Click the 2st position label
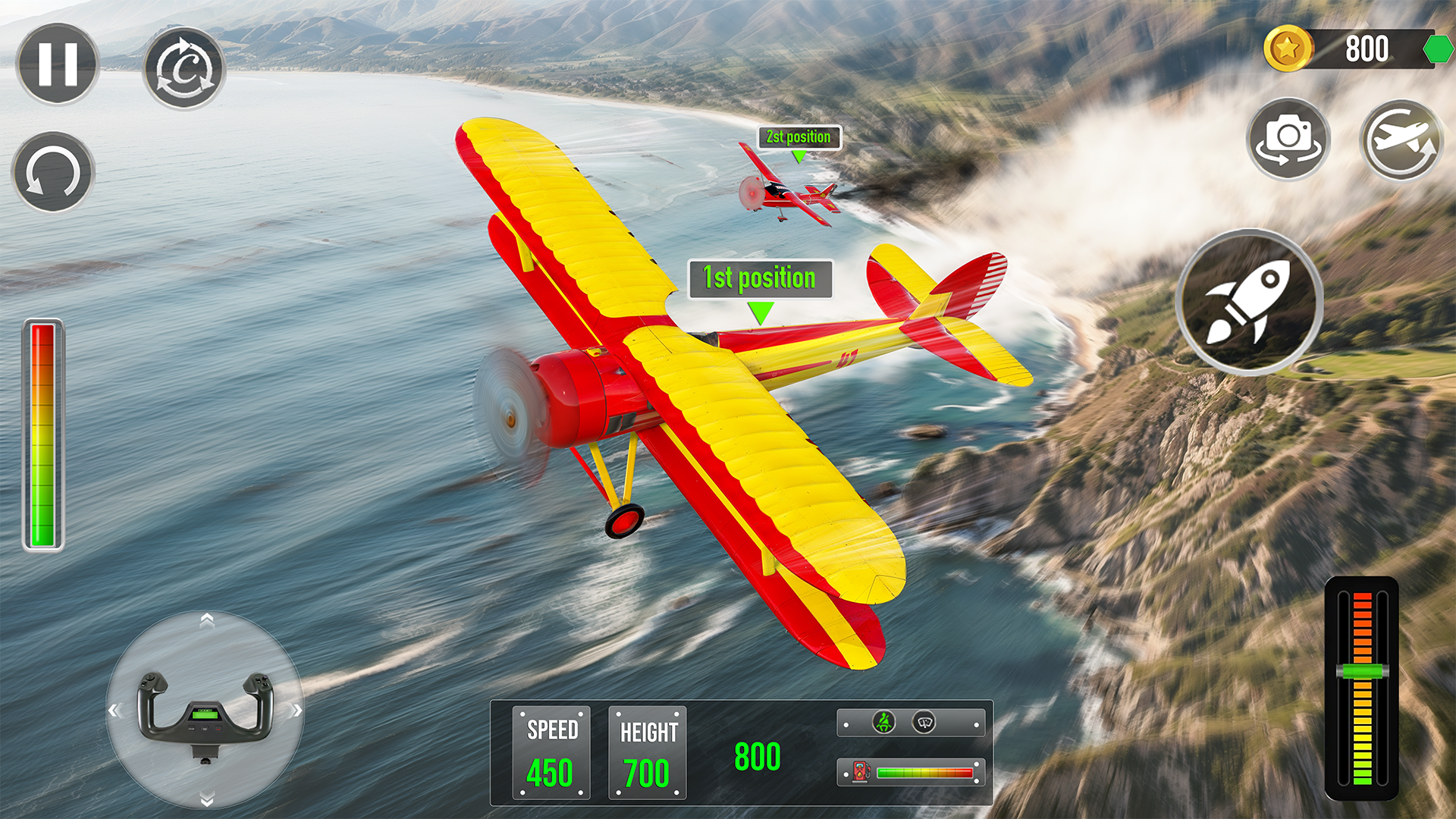 (799, 136)
